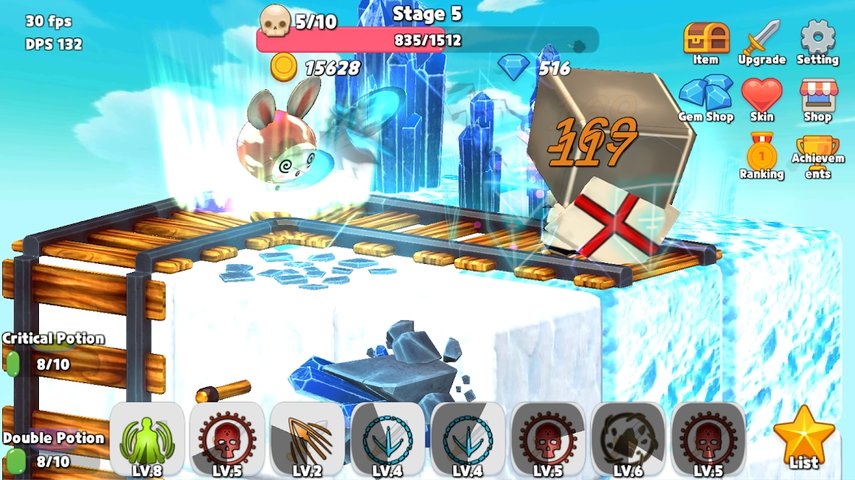The width and height of the screenshot is (855, 480).
Task: Activate the green figure LV.8 skill
Action: (x=146, y=440)
